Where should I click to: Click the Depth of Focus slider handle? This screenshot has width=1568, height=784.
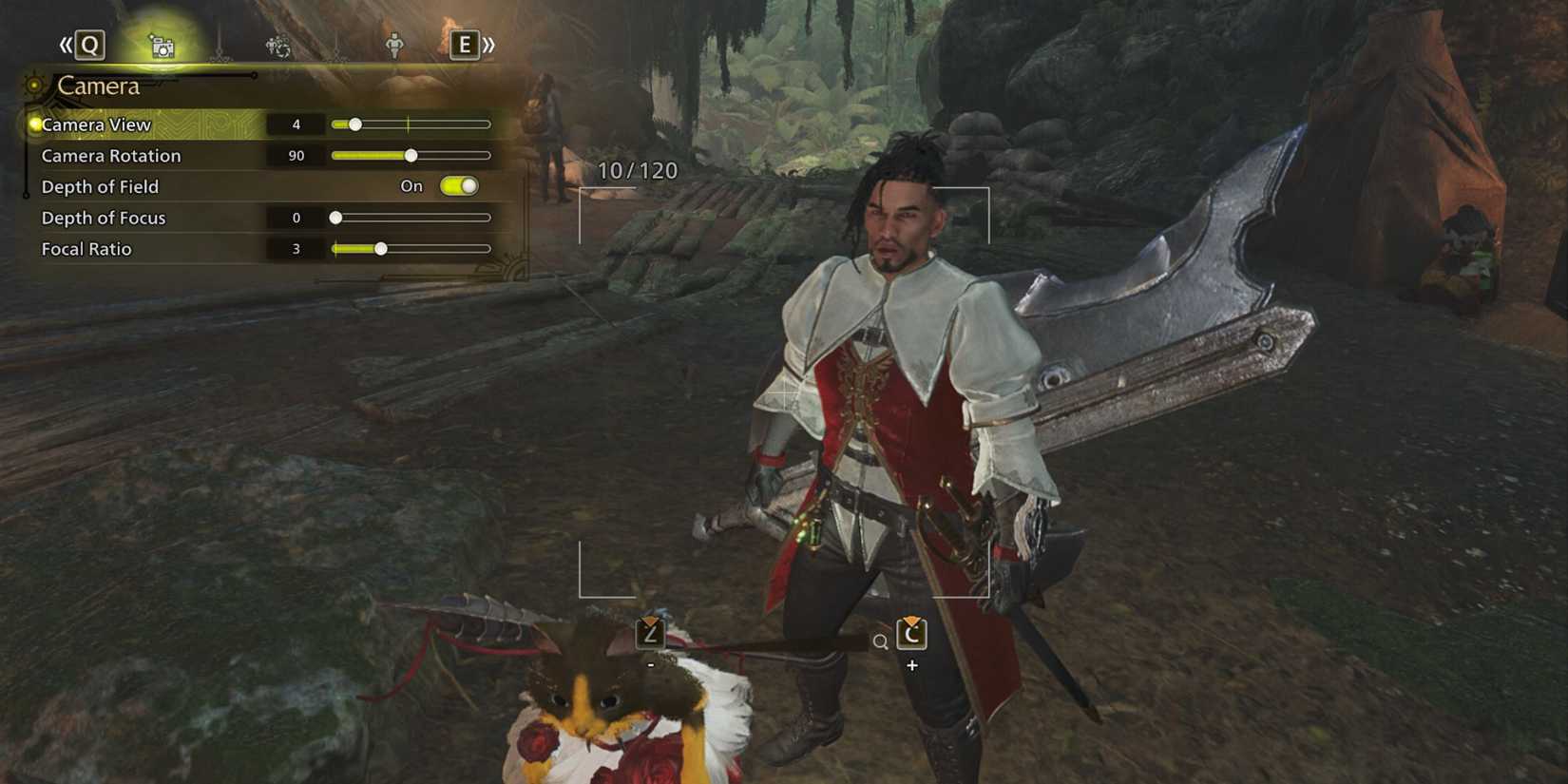[335, 217]
